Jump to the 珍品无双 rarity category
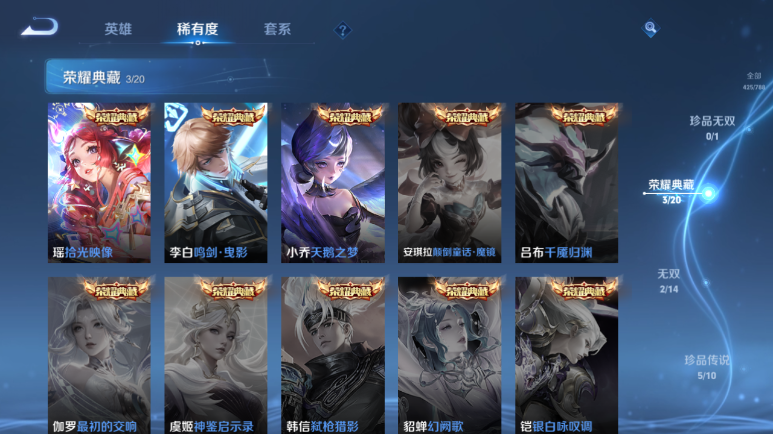The width and height of the screenshot is (773, 434). (712, 127)
